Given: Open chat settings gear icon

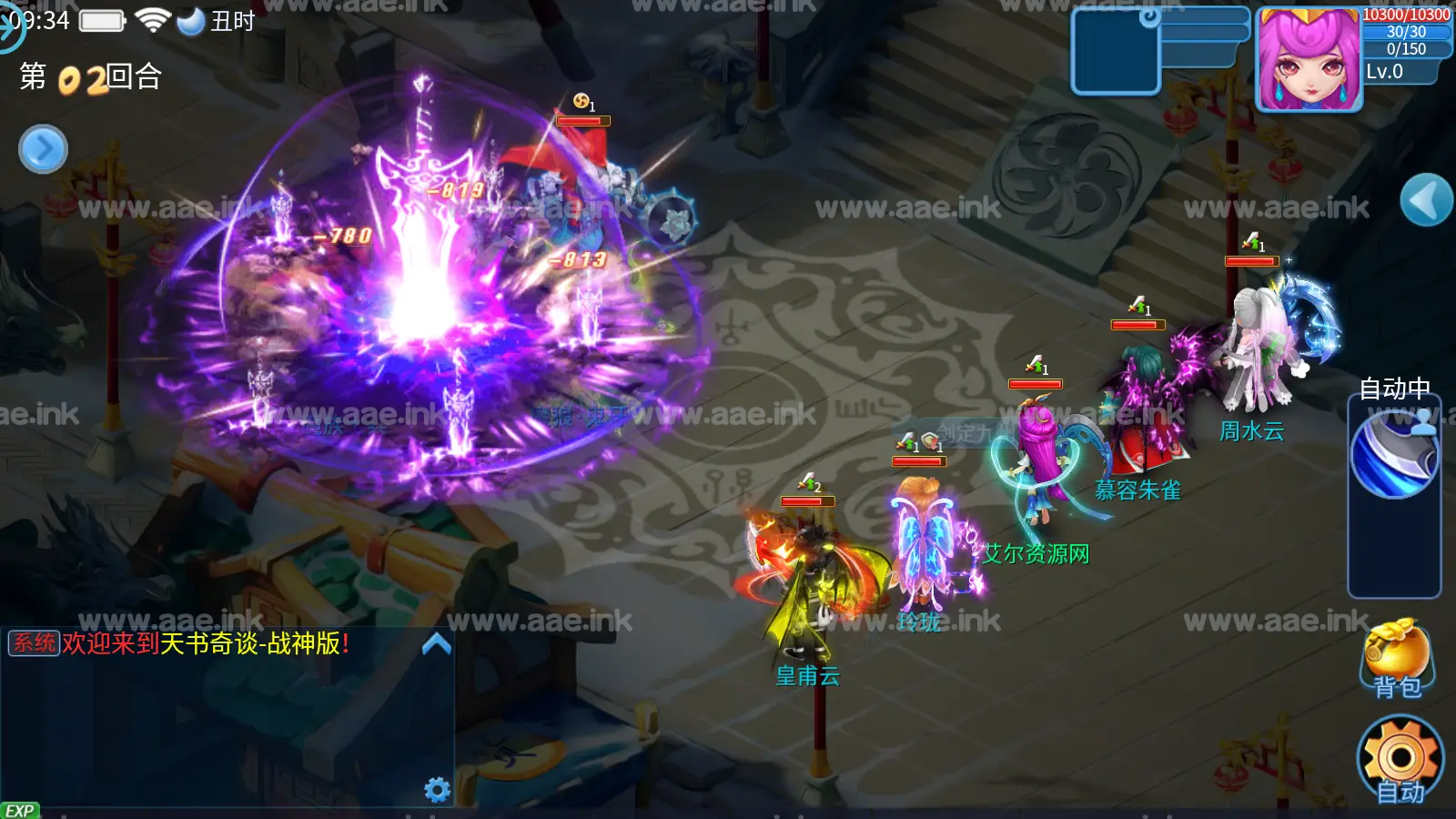Looking at the screenshot, I should click(x=438, y=789).
